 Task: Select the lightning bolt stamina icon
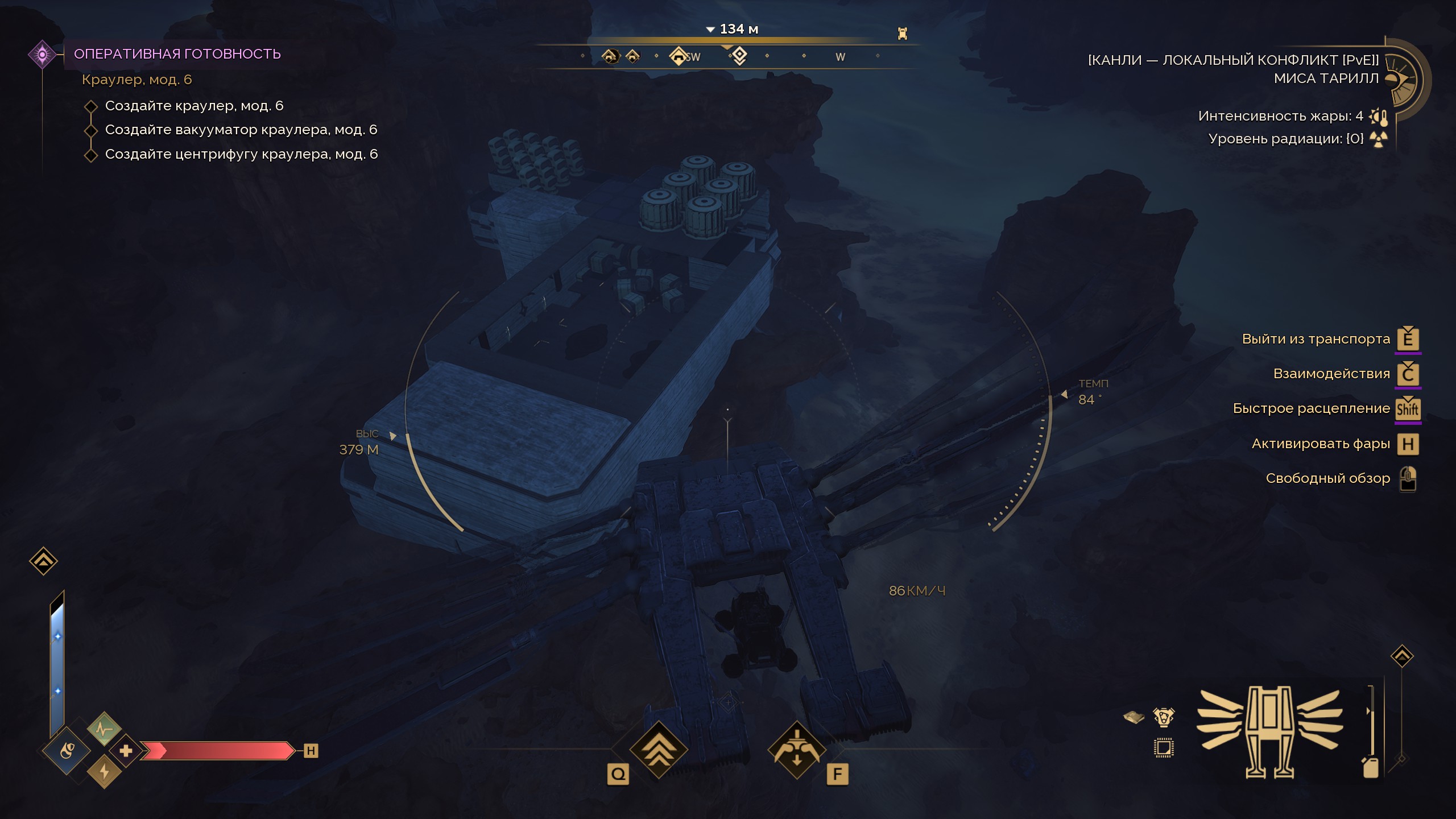coord(104,772)
